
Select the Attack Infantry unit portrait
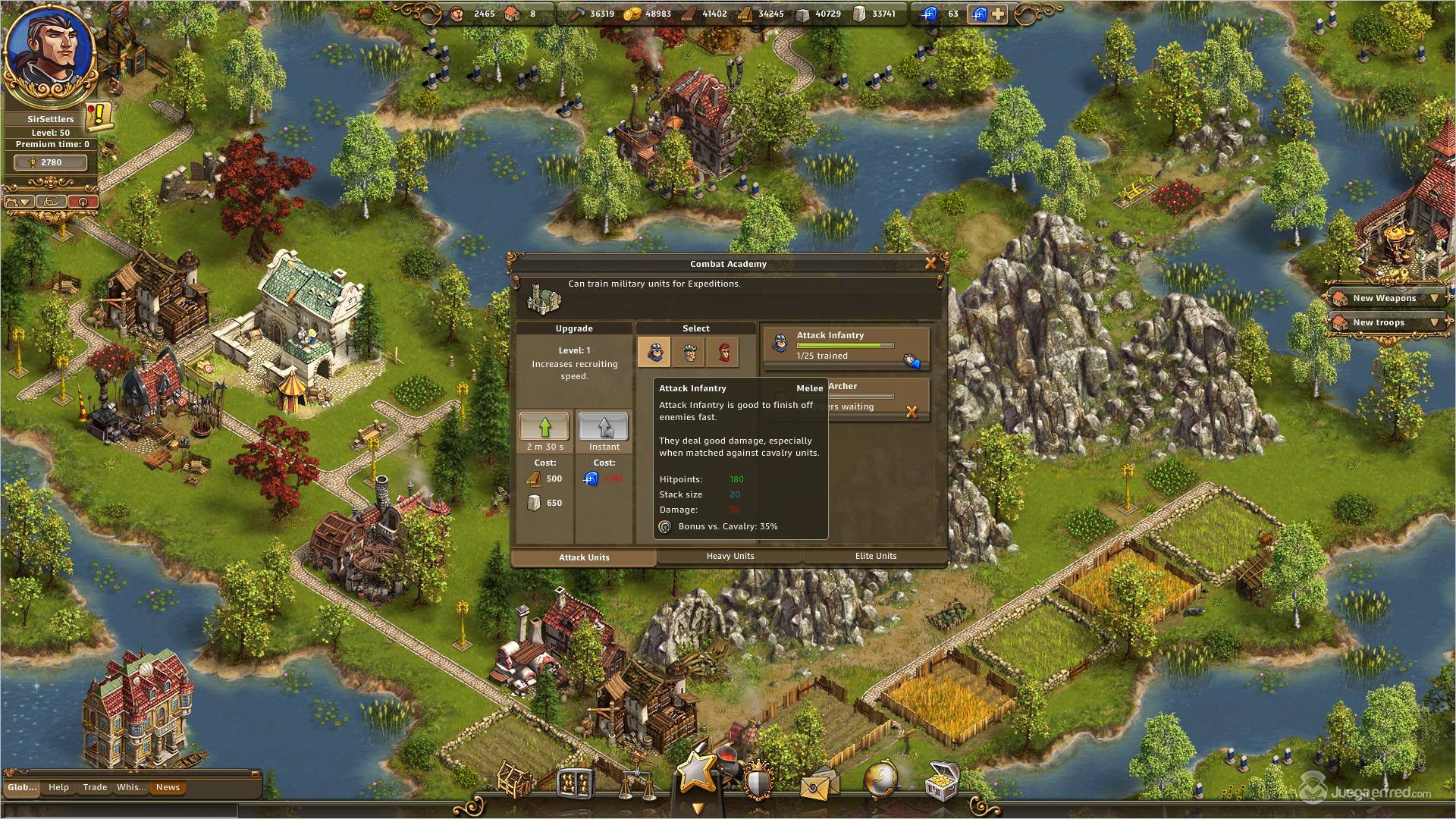[654, 352]
